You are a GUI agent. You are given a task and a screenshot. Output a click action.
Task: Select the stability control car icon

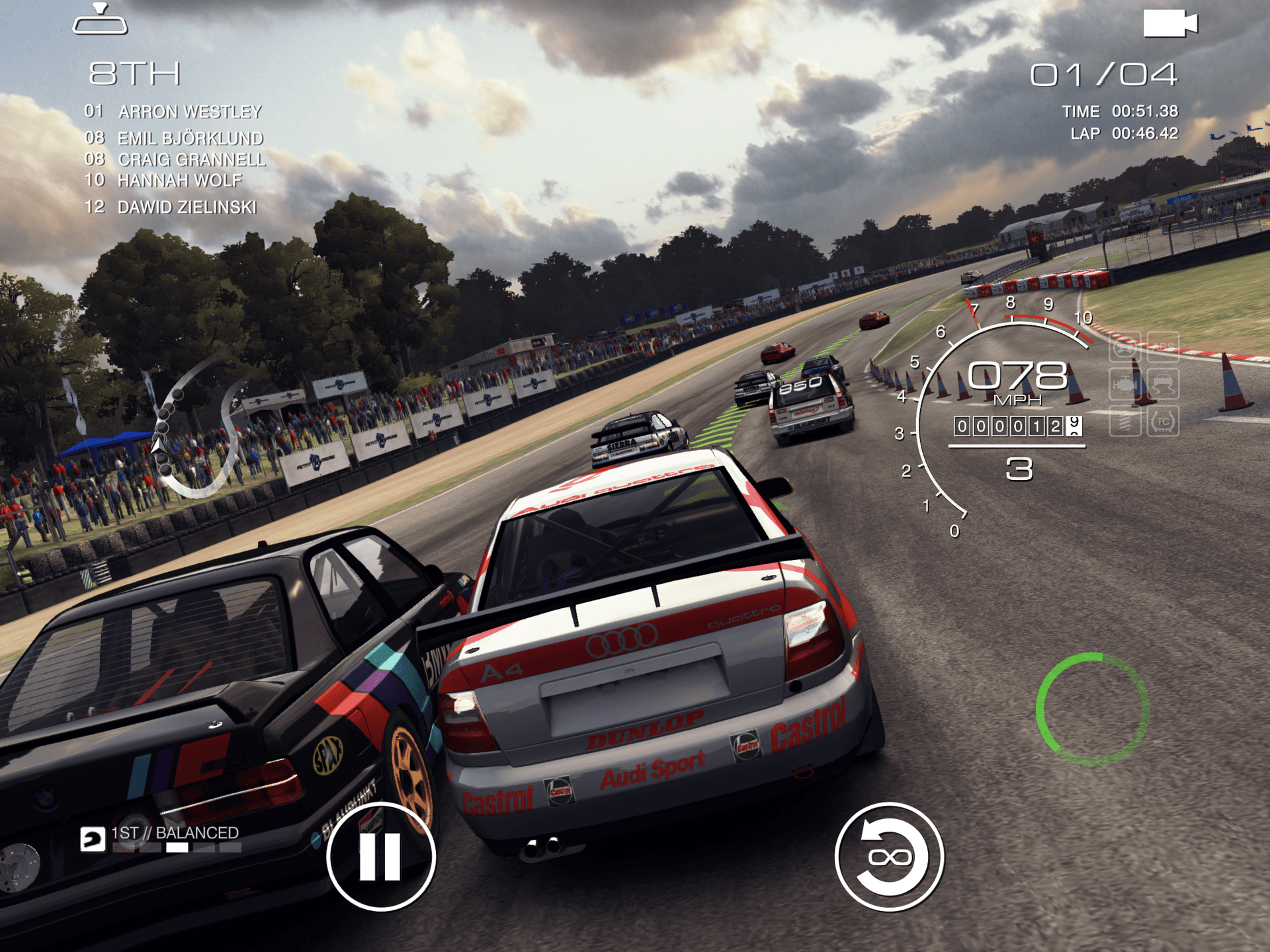(1162, 385)
